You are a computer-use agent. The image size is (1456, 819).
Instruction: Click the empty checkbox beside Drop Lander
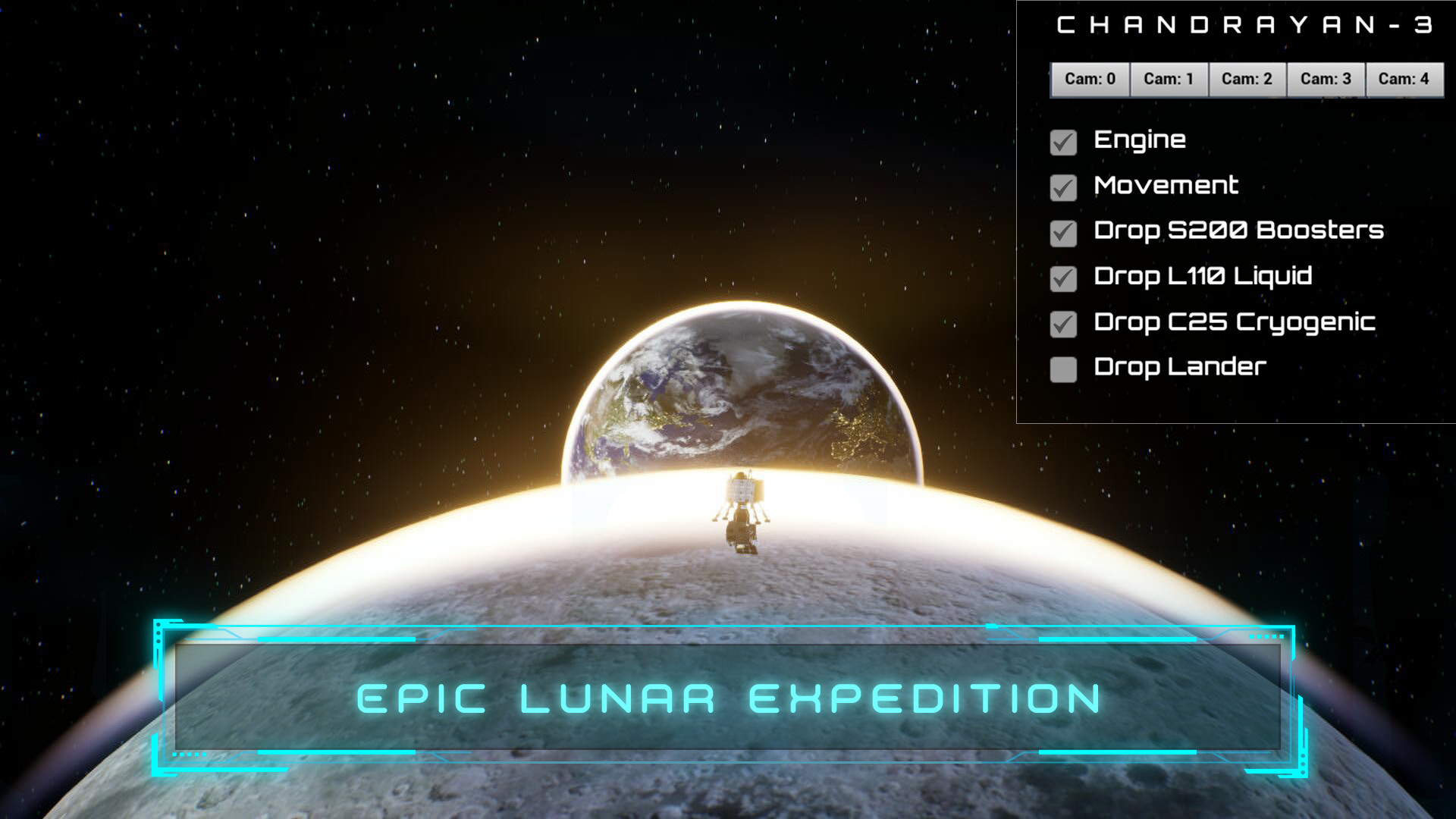[x=1063, y=369]
